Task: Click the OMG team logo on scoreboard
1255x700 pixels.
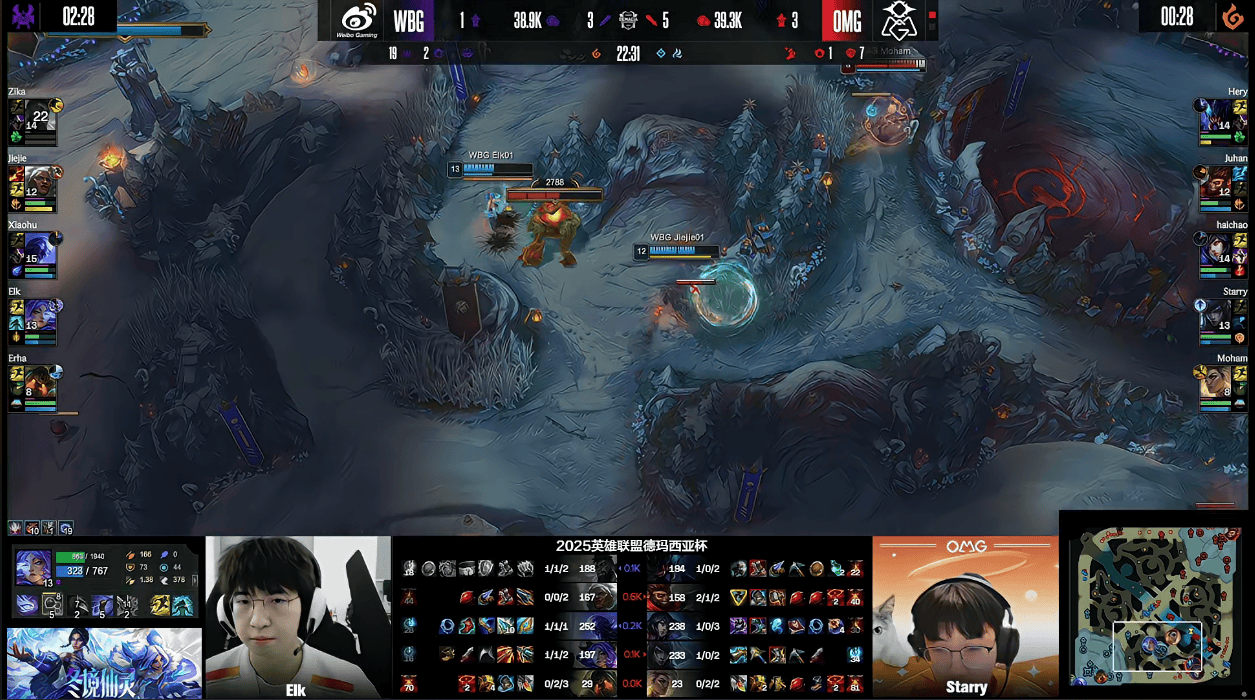Action: point(899,20)
